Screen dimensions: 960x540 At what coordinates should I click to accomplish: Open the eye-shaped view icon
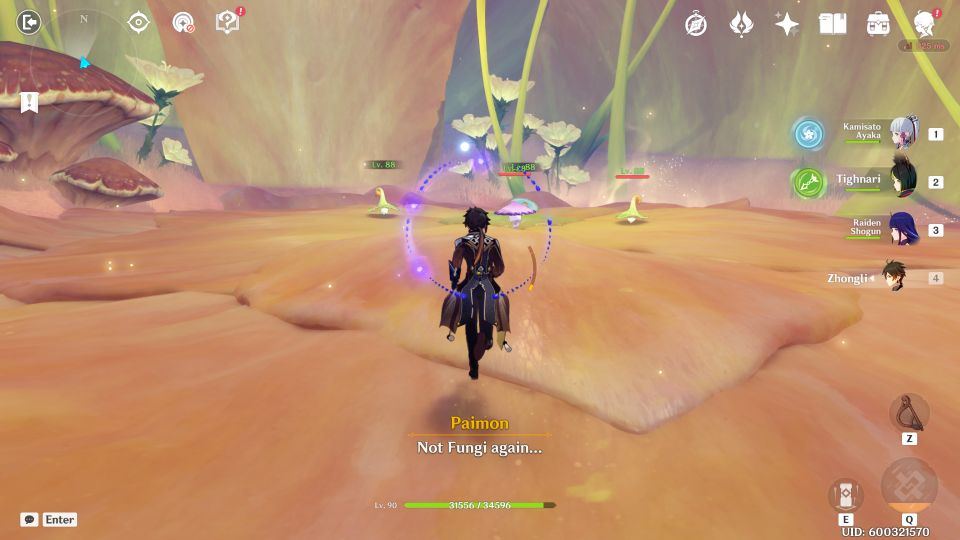click(138, 22)
